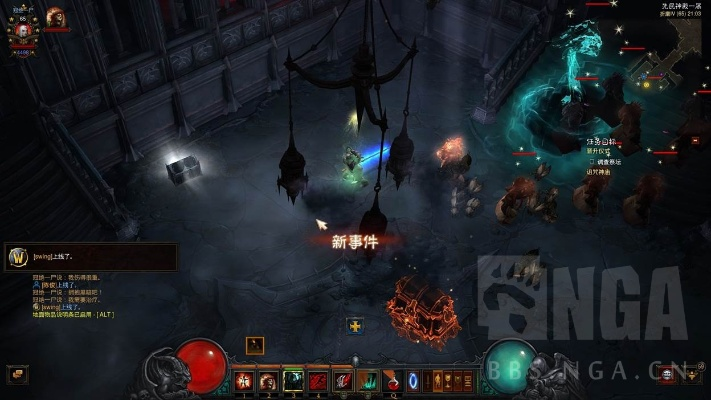Select the 调查祭坛 quest objective

(608, 162)
